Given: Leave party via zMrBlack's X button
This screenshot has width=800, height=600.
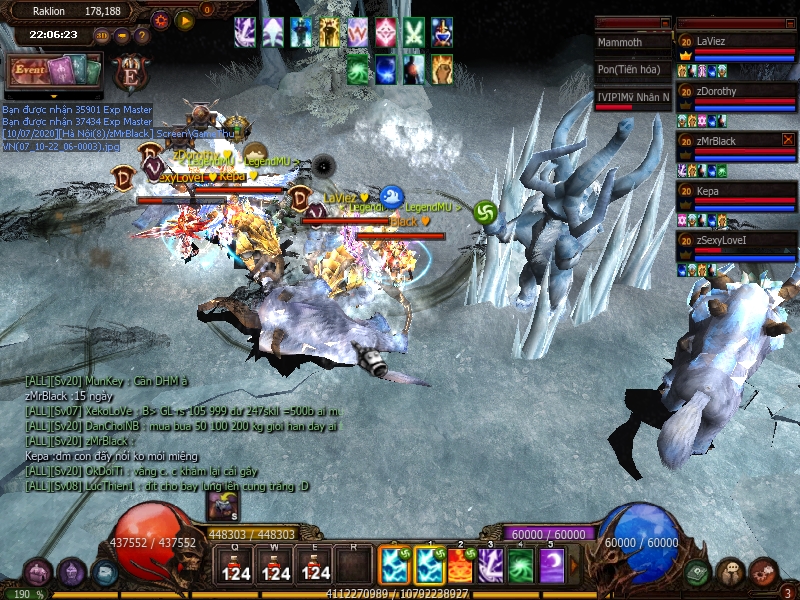Looking at the screenshot, I should pos(788,140).
